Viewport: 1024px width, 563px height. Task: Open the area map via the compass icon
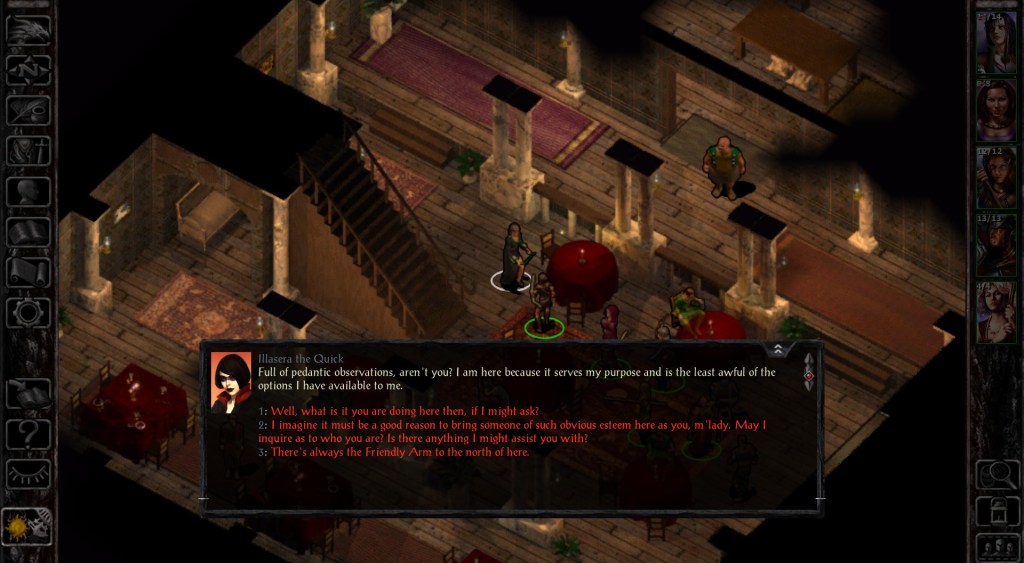pos(28,70)
